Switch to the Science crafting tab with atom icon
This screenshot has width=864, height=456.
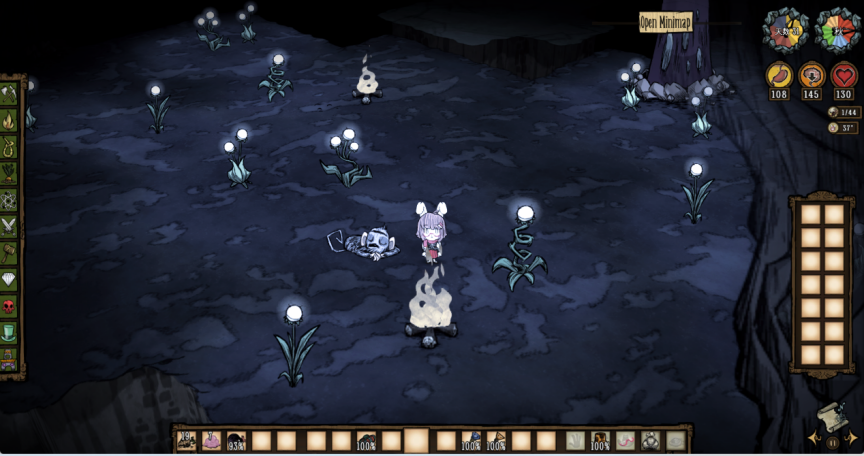pyautogui.click(x=9, y=200)
